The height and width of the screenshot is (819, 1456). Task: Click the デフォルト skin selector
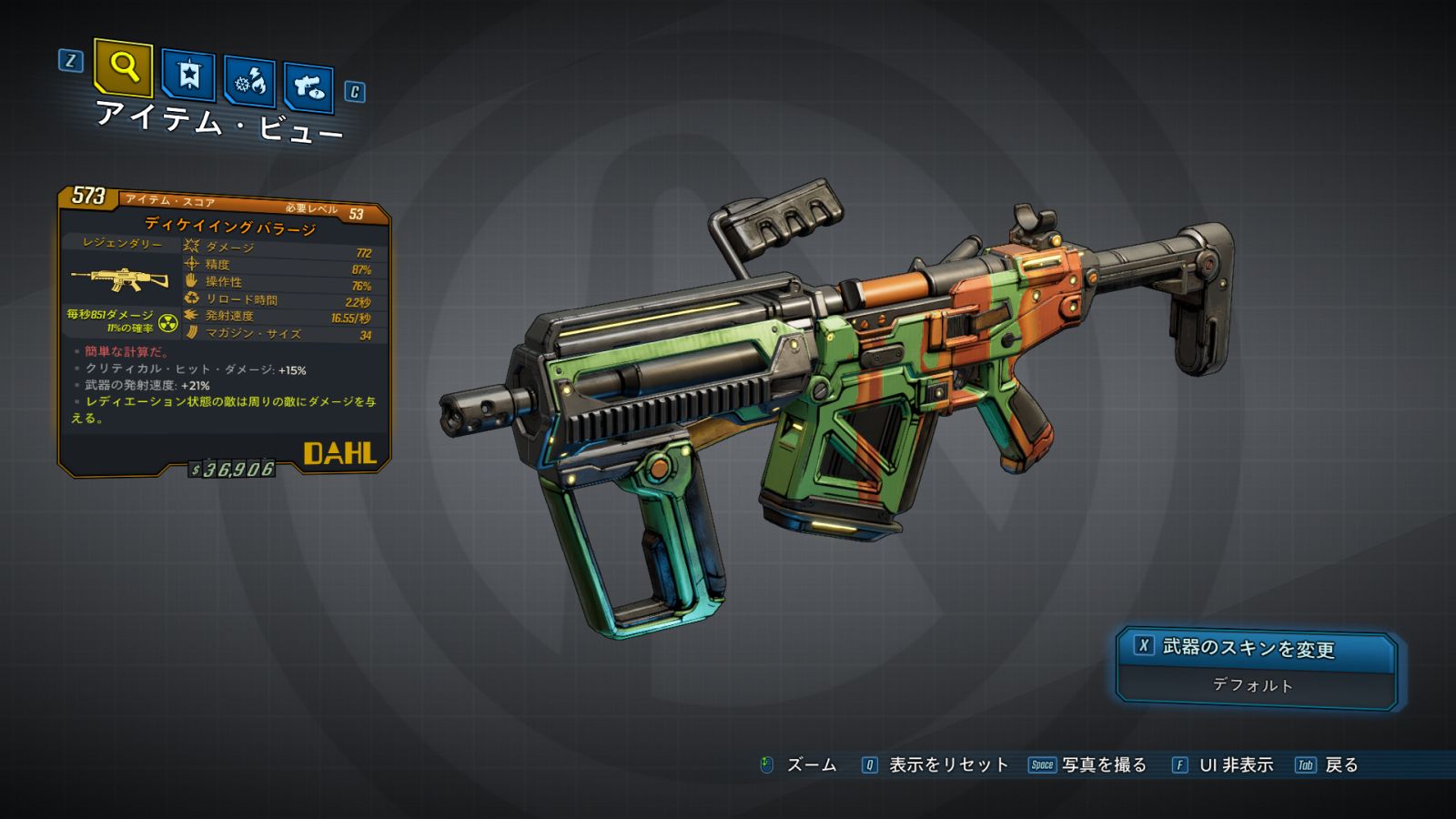pyautogui.click(x=1254, y=685)
